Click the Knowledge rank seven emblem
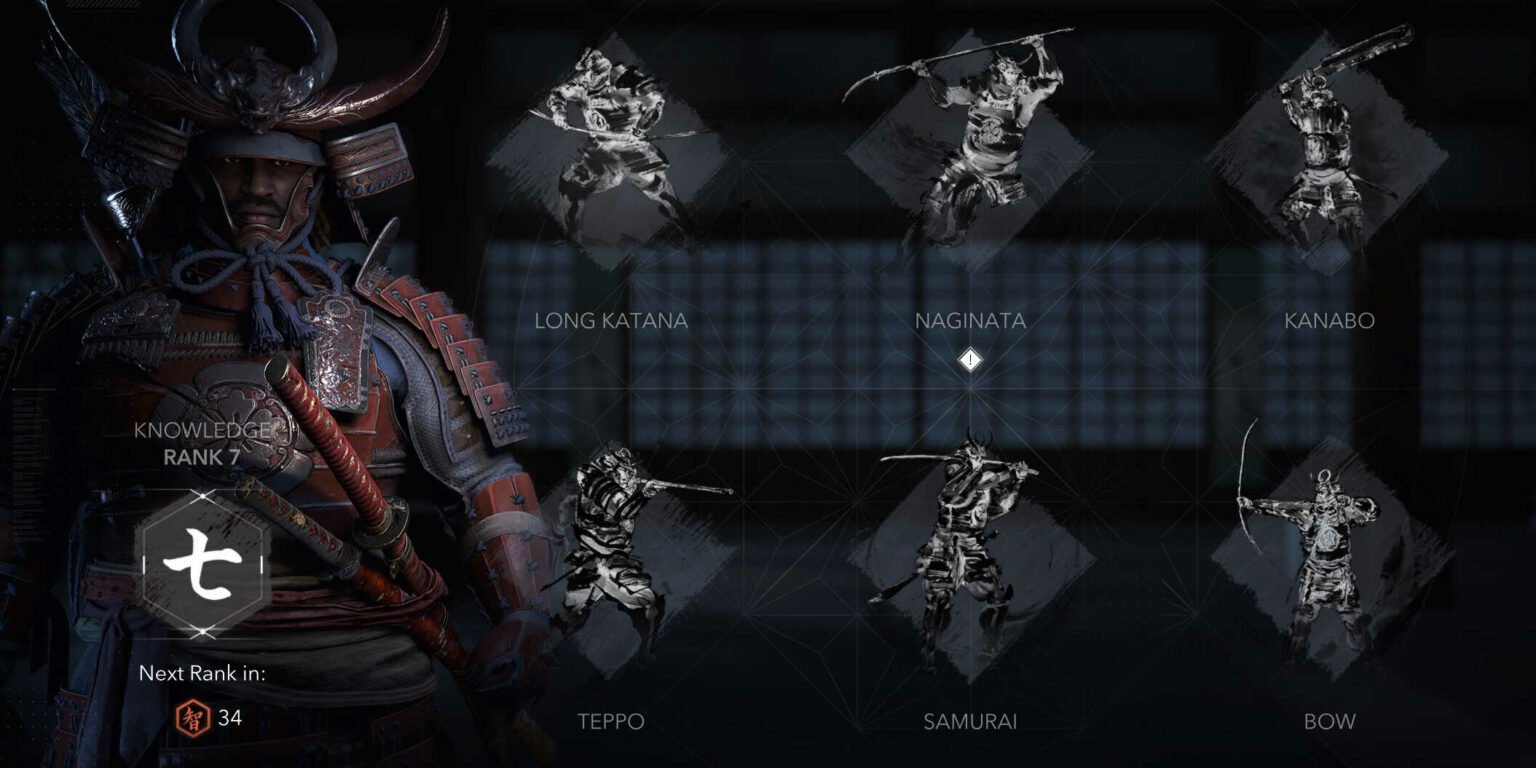This screenshot has width=1536, height=768. pos(204,560)
